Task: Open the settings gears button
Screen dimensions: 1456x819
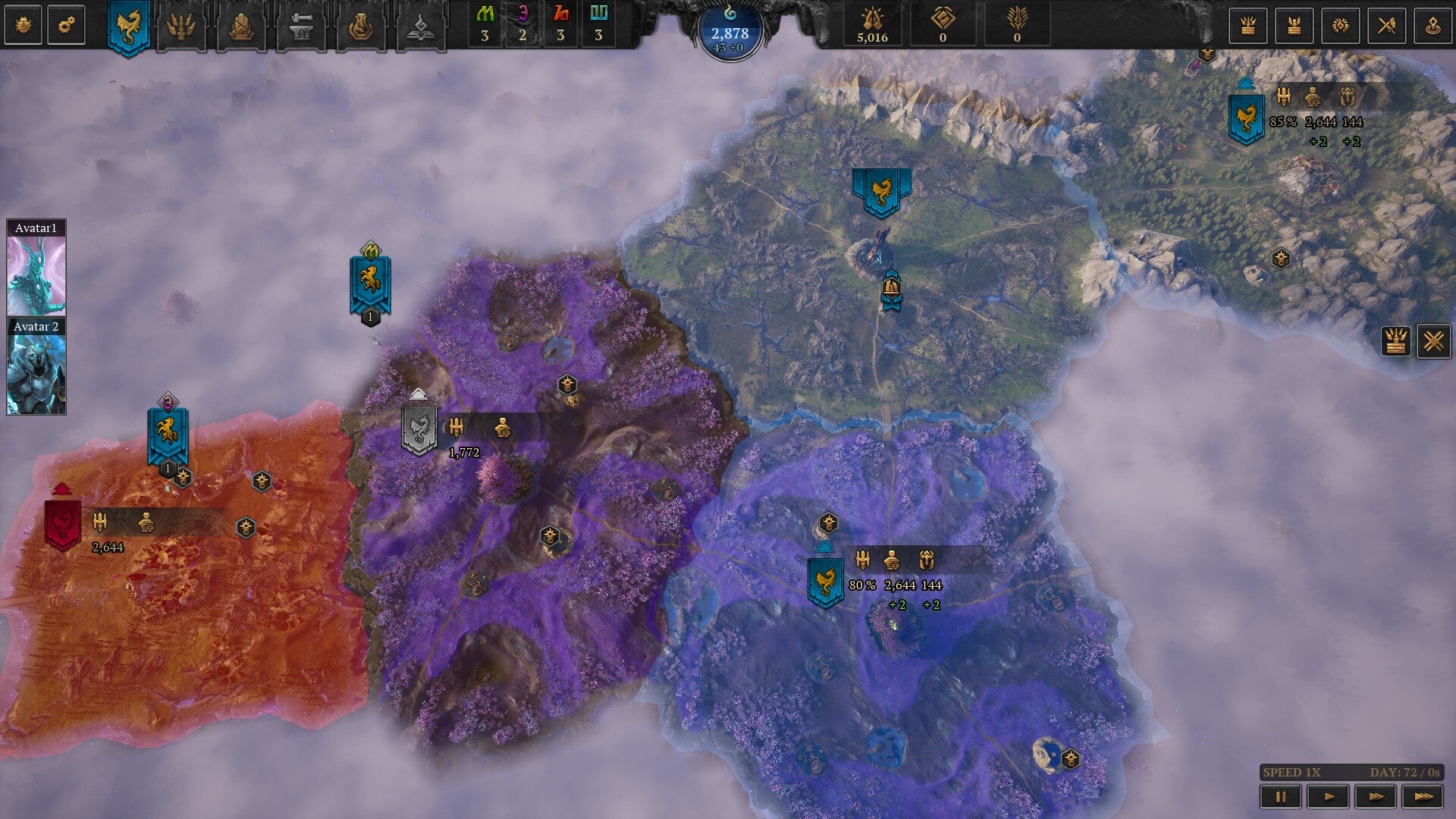Action: pyautogui.click(x=66, y=25)
